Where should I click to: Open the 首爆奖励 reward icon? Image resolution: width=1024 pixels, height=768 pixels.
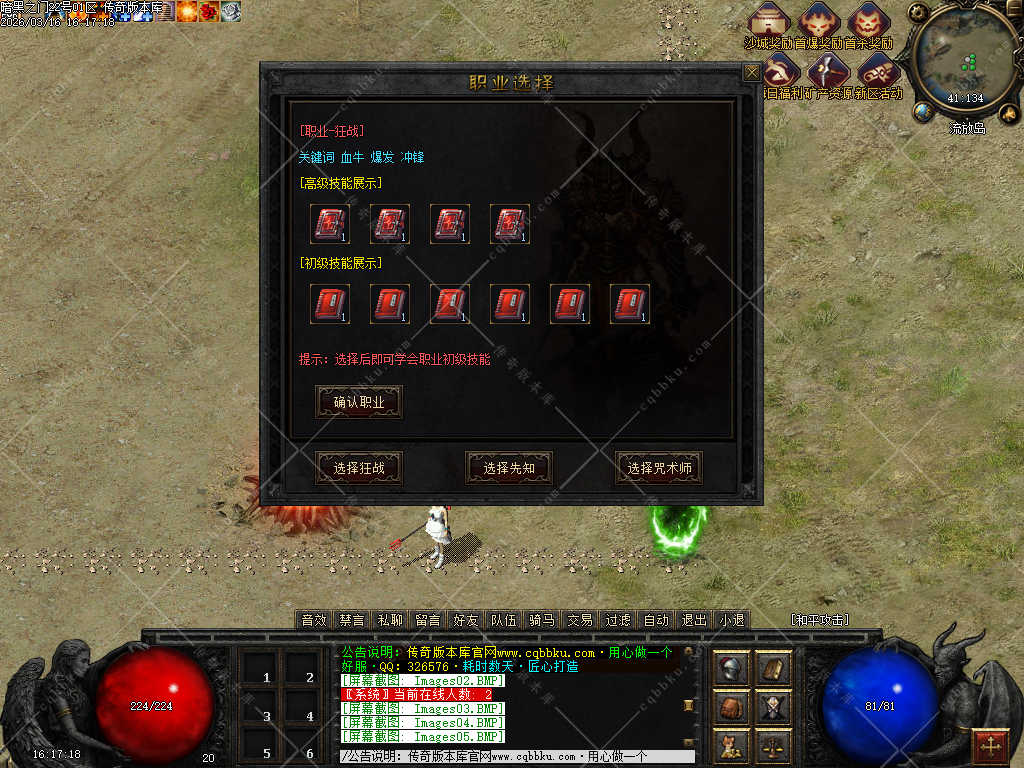[x=819, y=22]
